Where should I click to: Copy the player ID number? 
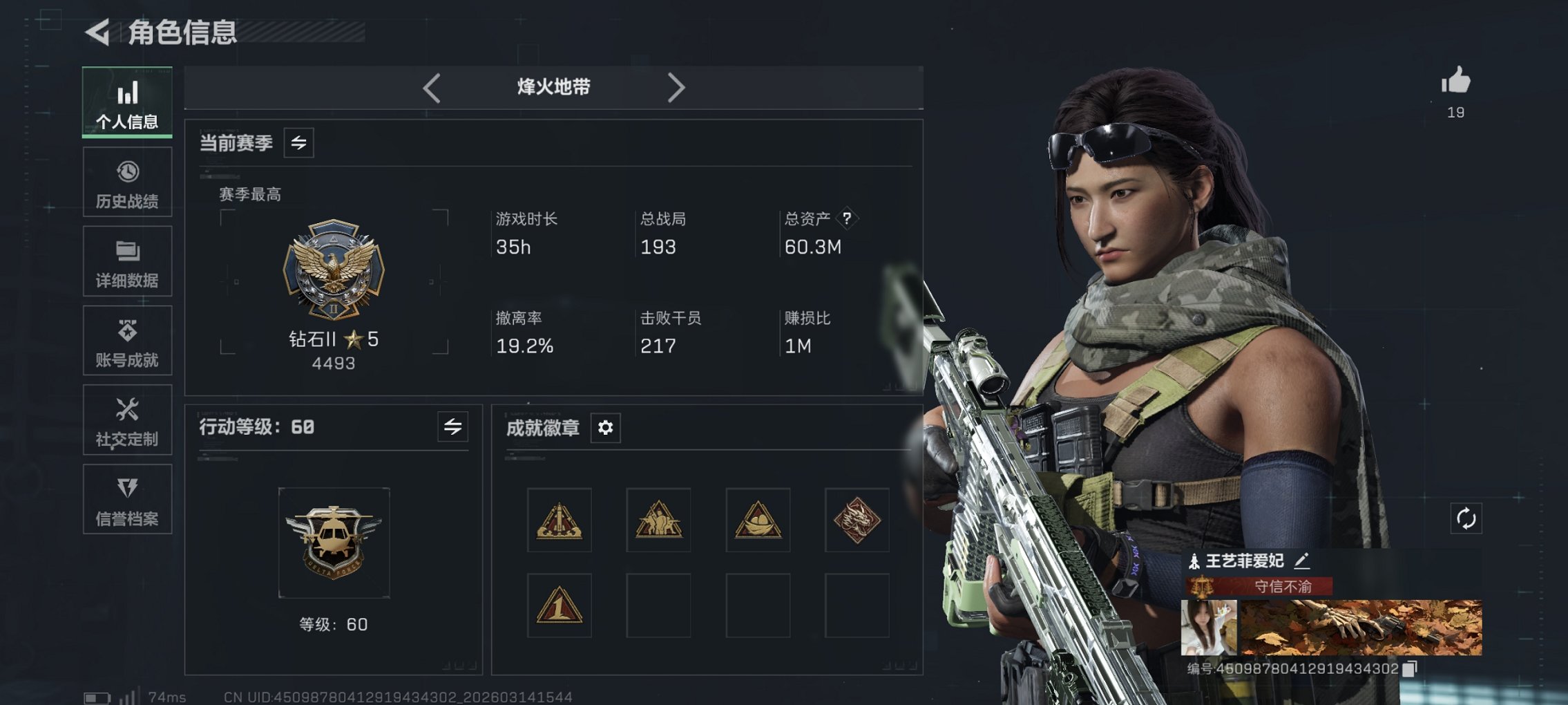tap(1411, 668)
